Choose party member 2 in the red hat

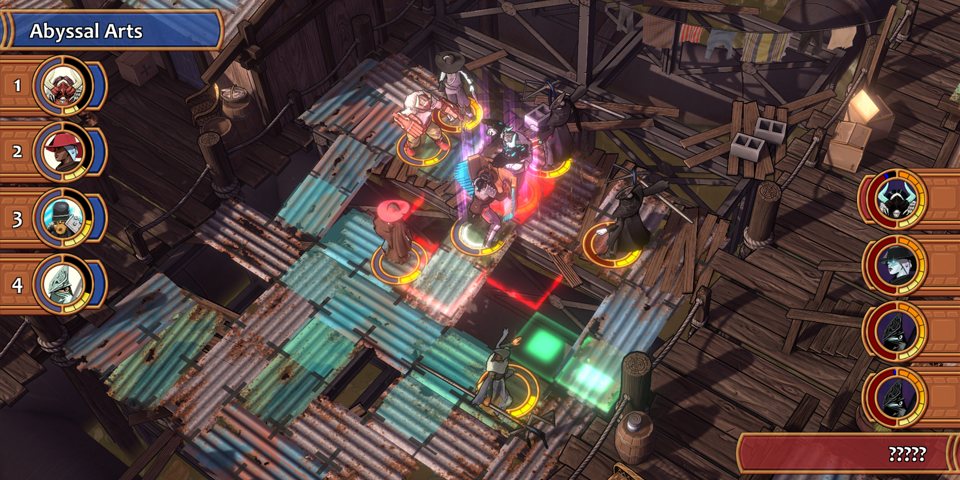point(62,151)
